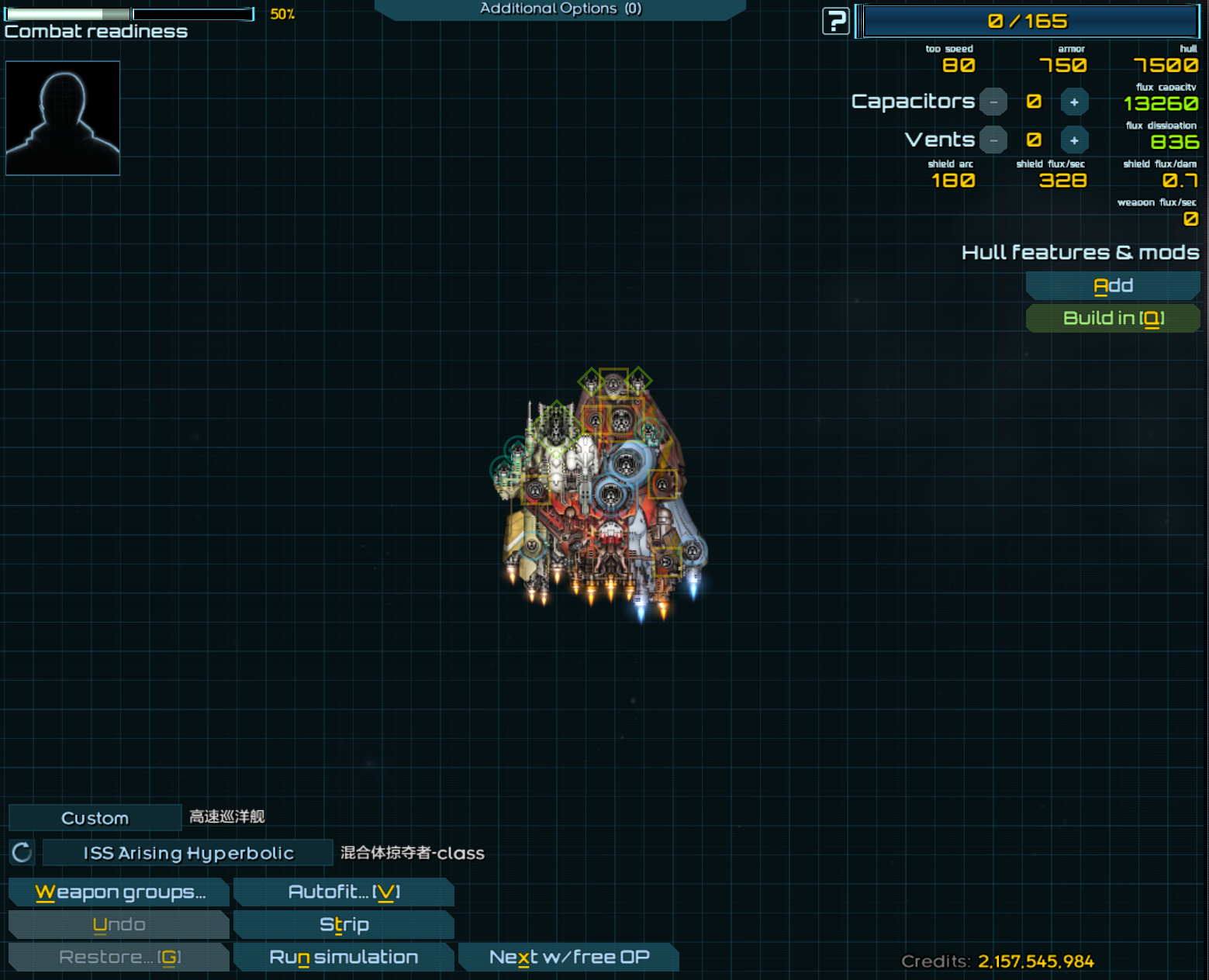Choose Build in hull mod option
The height and width of the screenshot is (980, 1209).
(x=1113, y=319)
